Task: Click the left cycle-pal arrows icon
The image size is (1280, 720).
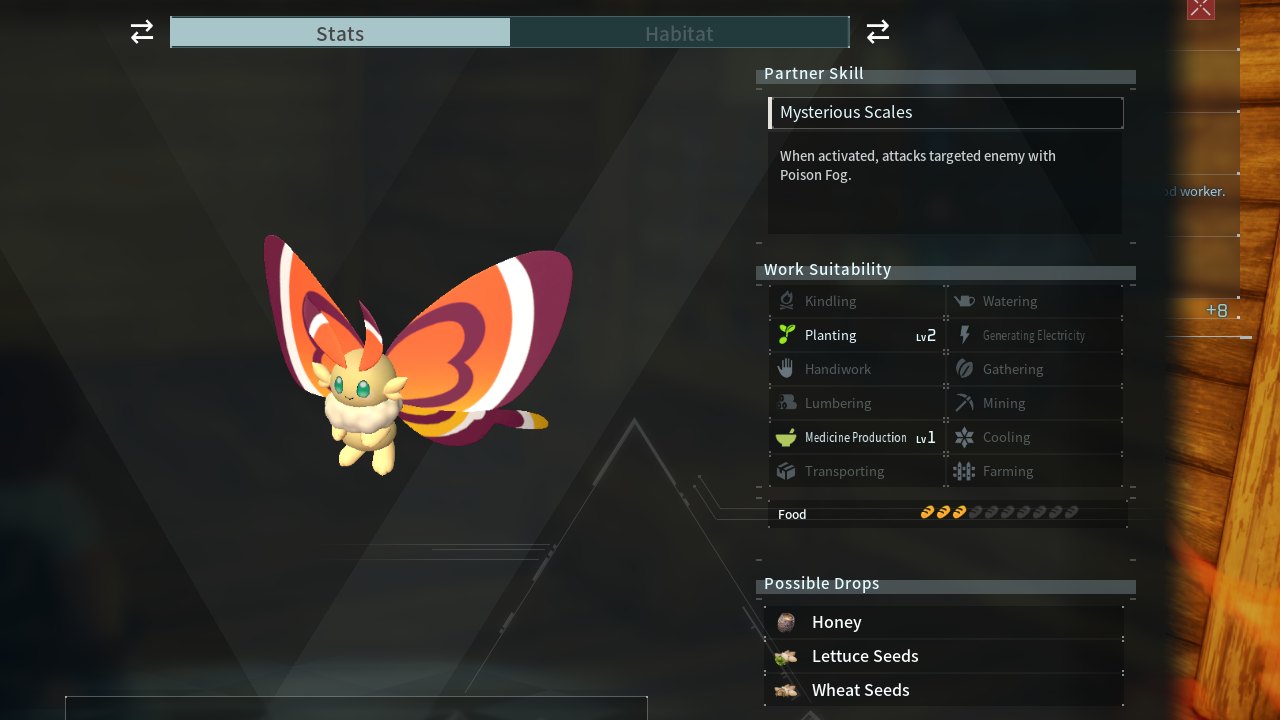Action: click(141, 32)
